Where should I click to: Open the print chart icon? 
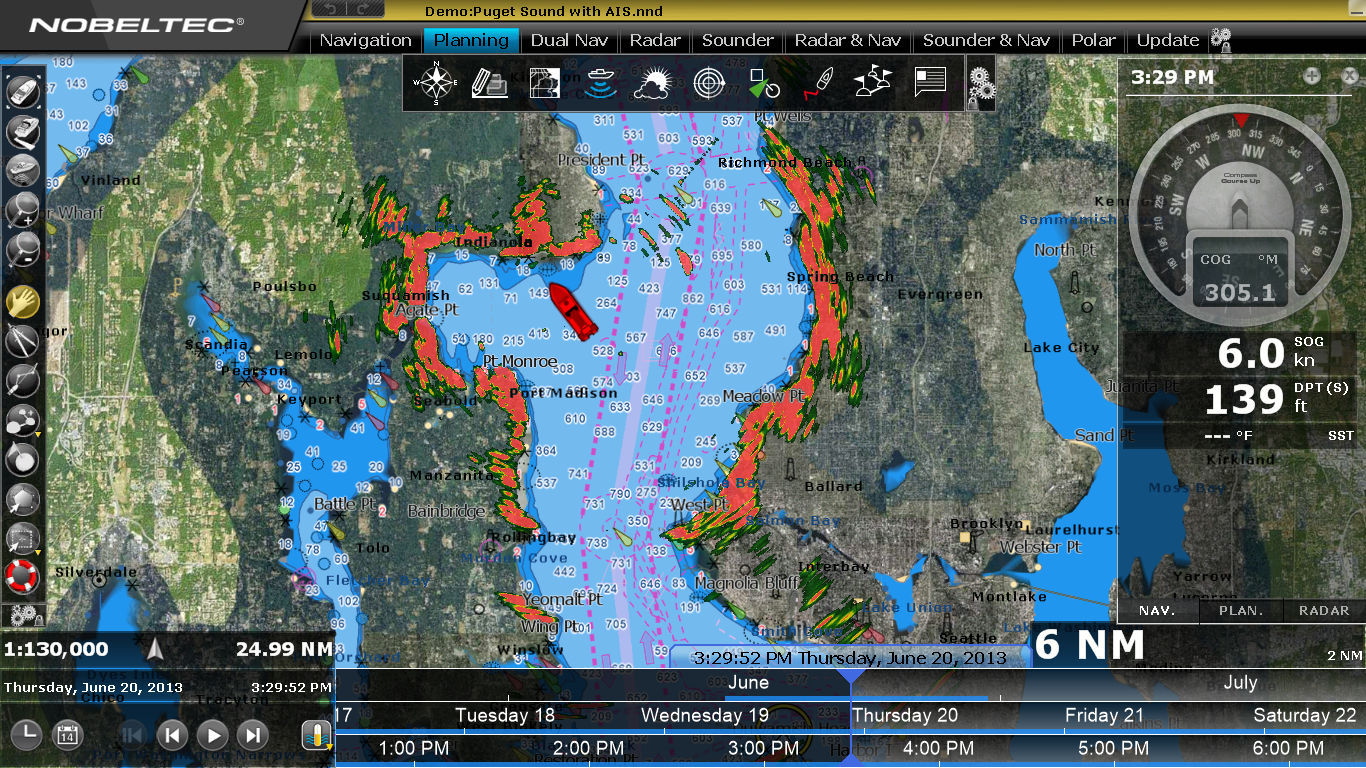(x=490, y=83)
